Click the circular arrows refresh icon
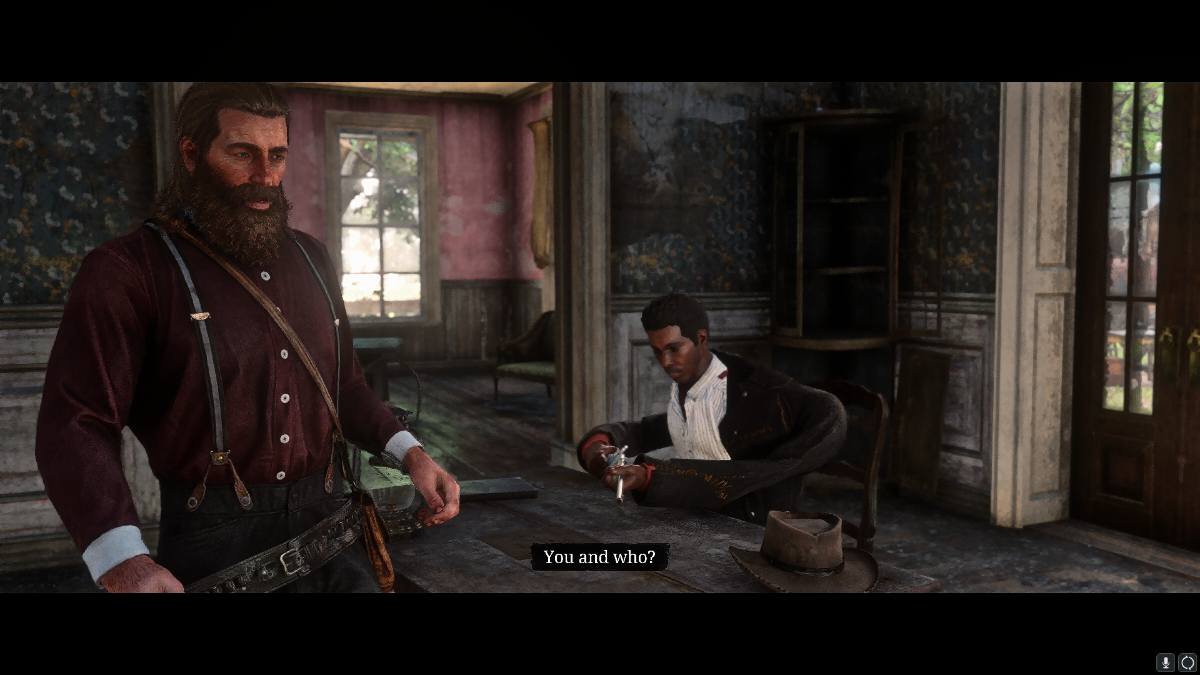 tap(1187, 662)
